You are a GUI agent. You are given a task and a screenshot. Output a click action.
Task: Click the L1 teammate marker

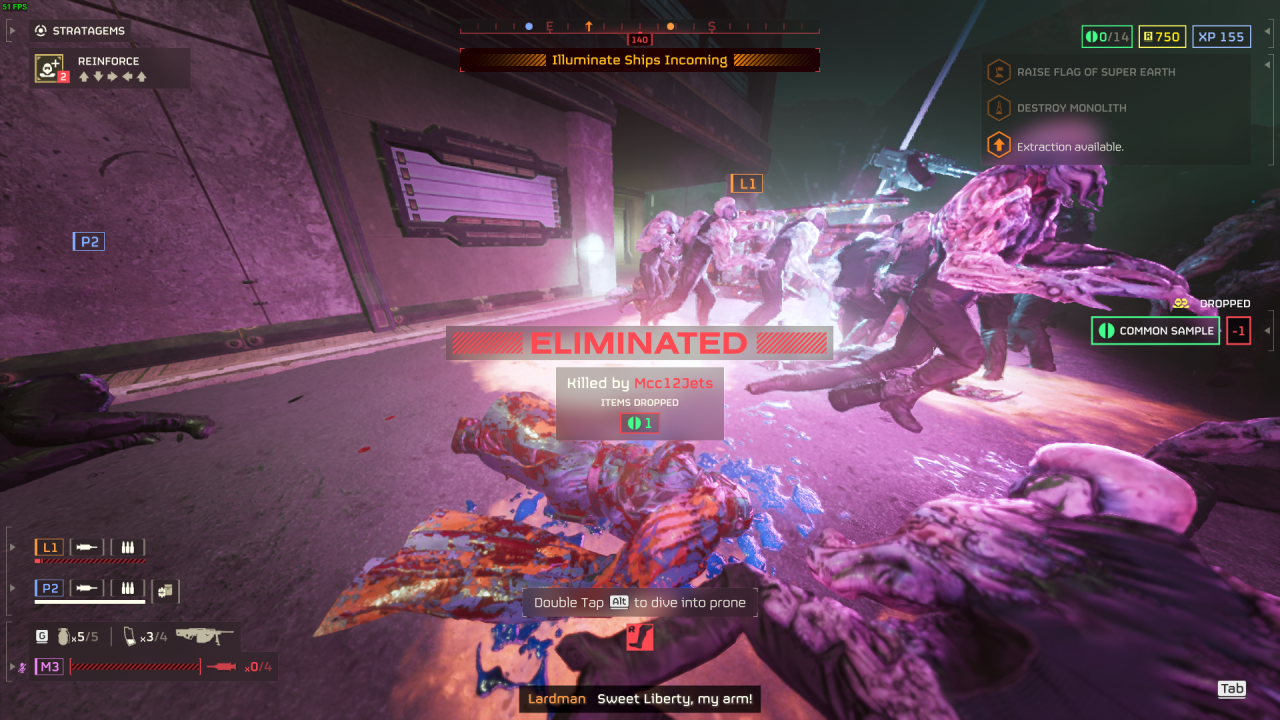(746, 183)
